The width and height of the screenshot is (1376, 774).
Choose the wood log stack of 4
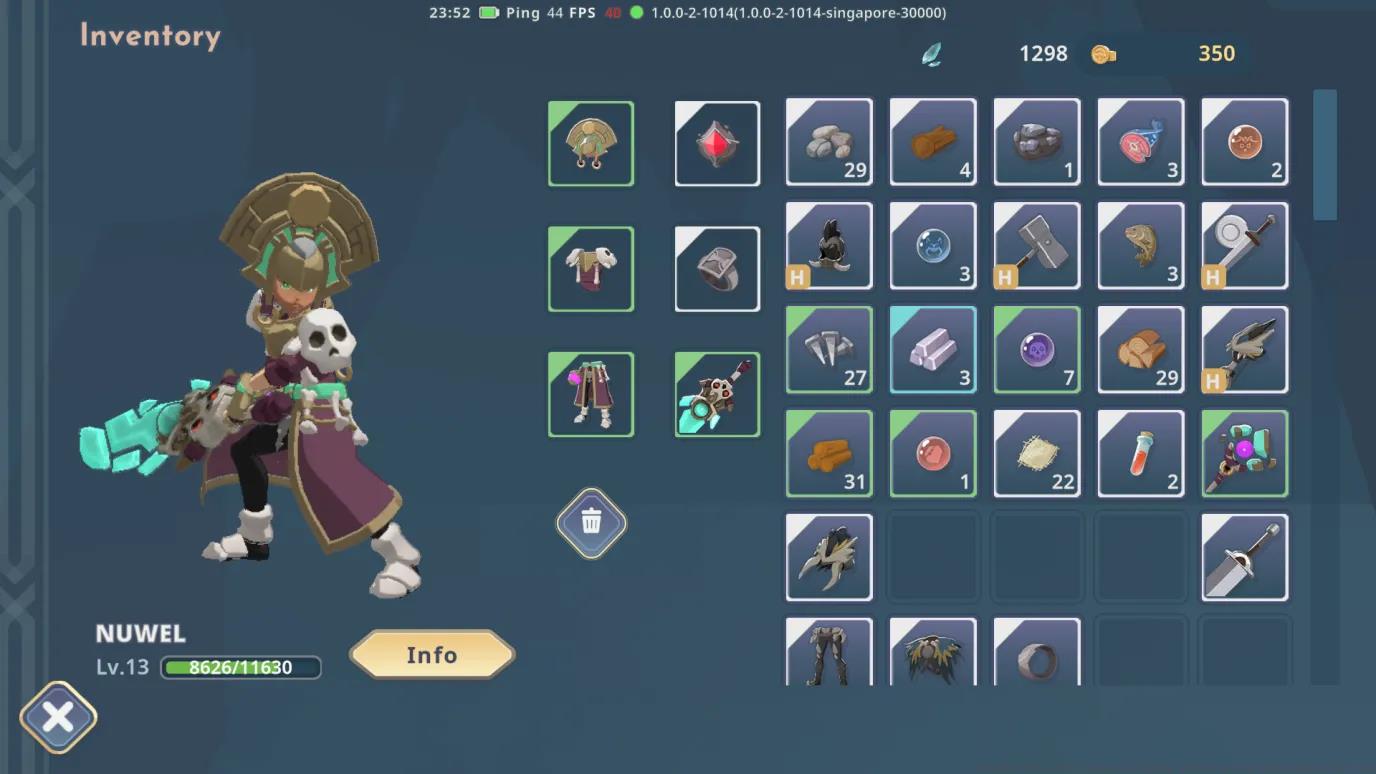[x=933, y=142]
